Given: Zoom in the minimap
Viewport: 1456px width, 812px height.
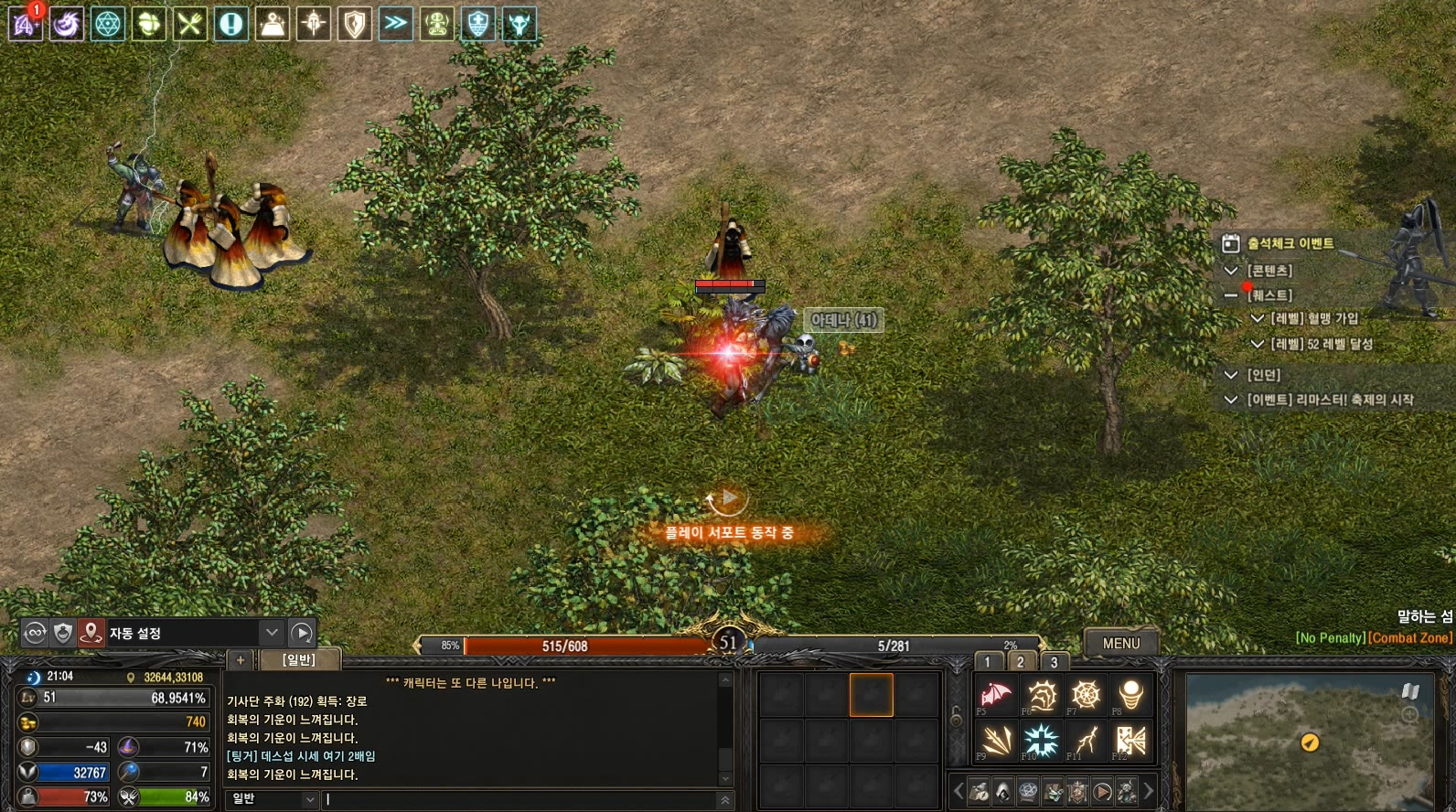Looking at the screenshot, I should coord(1410,714).
